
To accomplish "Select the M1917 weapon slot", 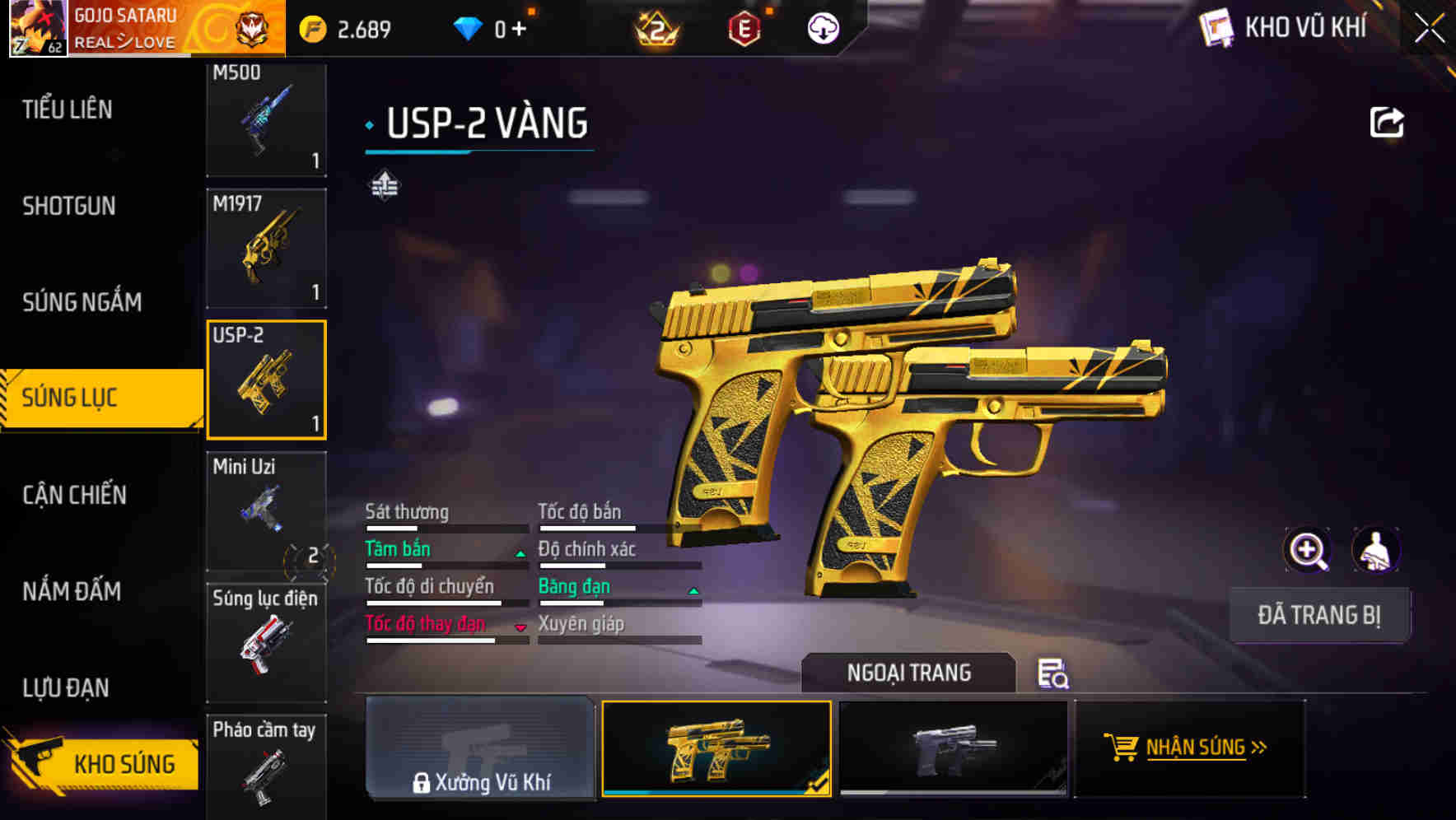I will pyautogui.click(x=266, y=248).
